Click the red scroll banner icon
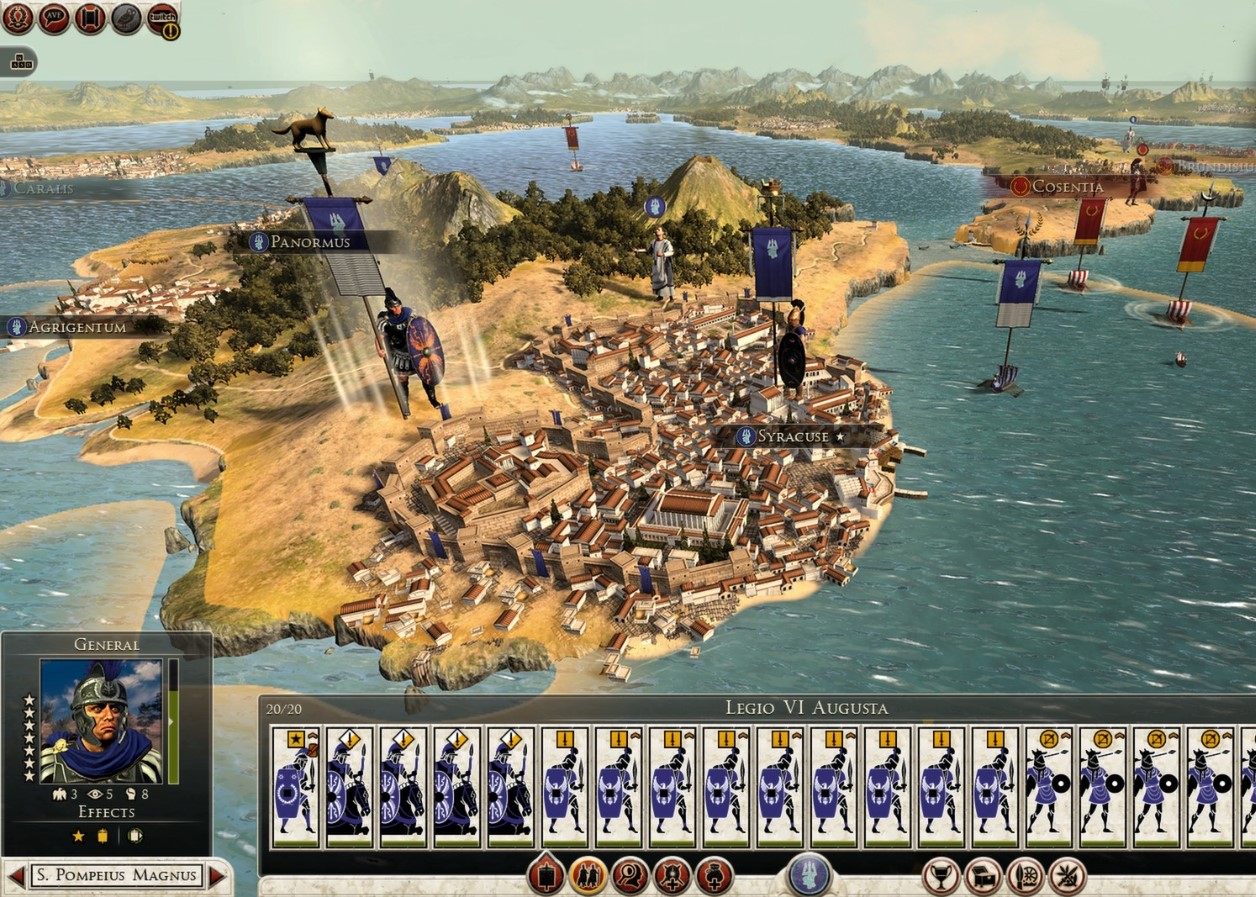The height and width of the screenshot is (897, 1256). 90,17
